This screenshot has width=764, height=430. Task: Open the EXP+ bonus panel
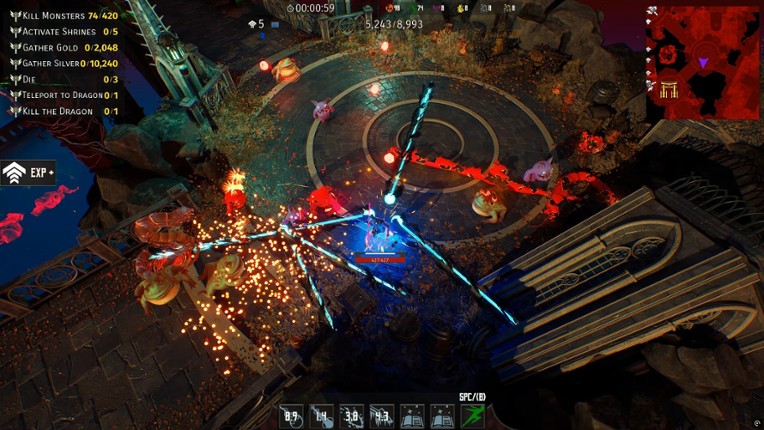28,173
